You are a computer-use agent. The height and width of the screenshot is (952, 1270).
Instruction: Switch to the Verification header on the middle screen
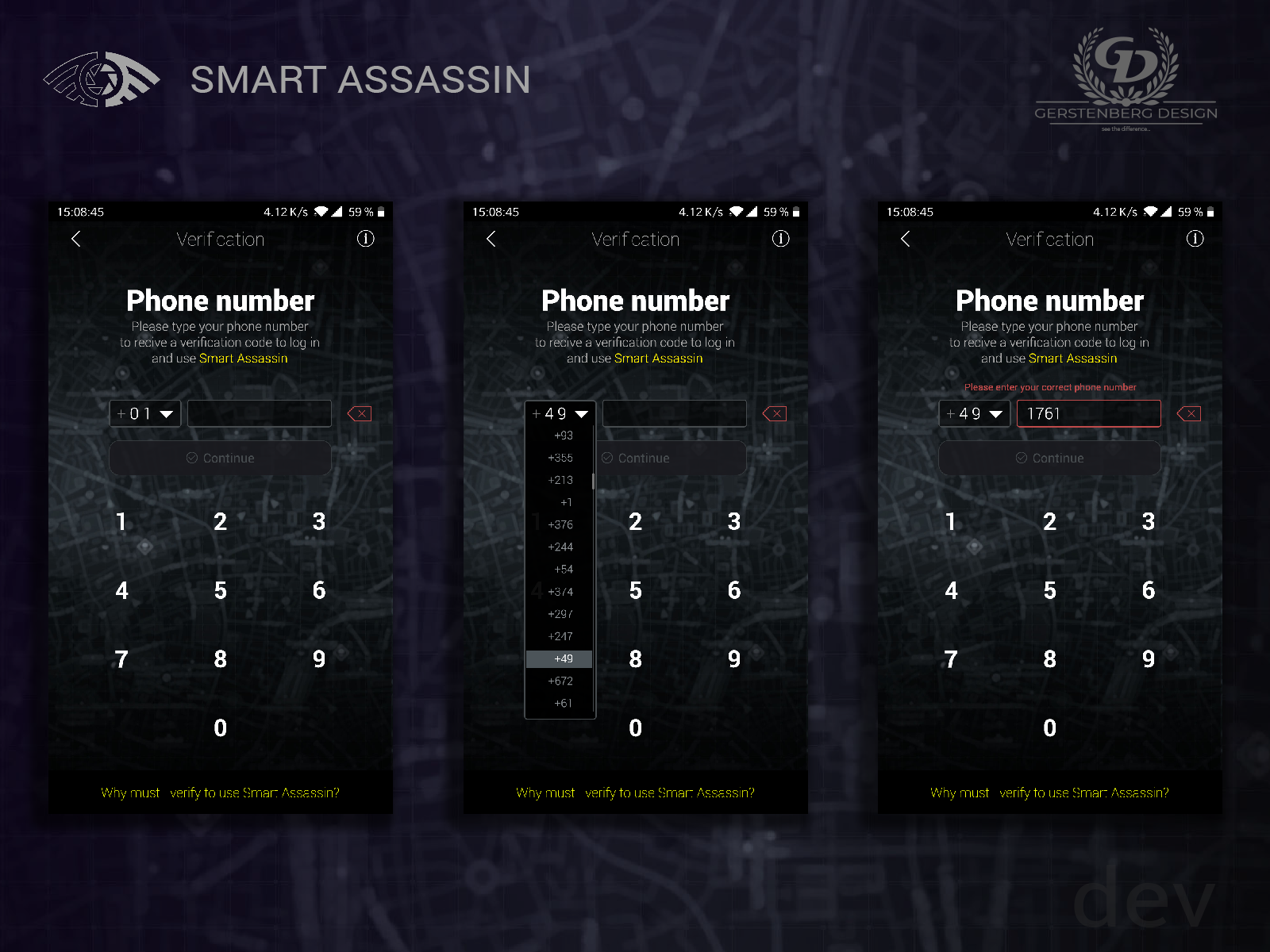pos(635,239)
